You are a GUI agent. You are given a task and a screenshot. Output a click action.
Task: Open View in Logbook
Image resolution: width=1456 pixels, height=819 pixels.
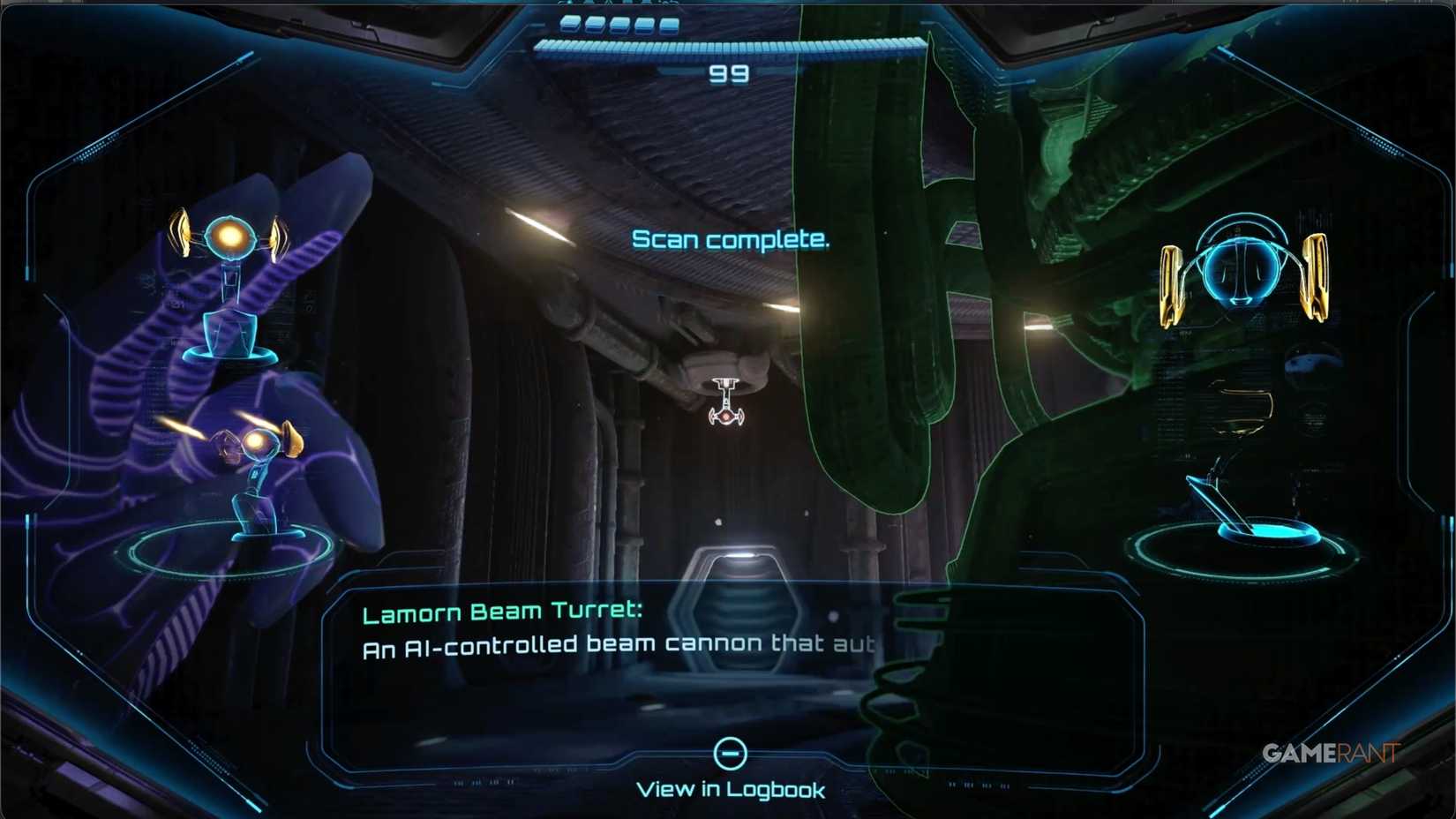tap(731, 789)
